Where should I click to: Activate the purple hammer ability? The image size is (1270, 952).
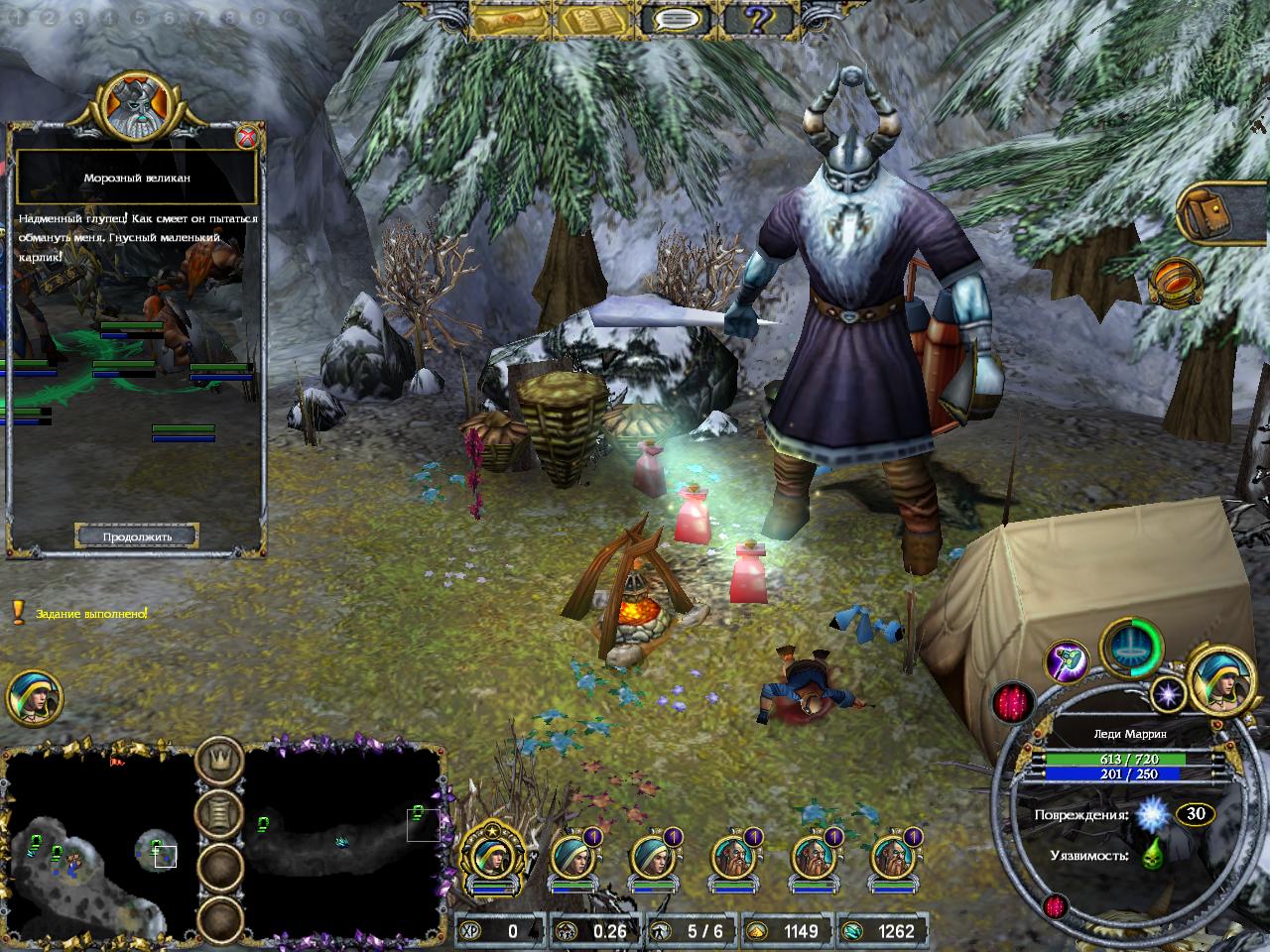[x=1068, y=662]
